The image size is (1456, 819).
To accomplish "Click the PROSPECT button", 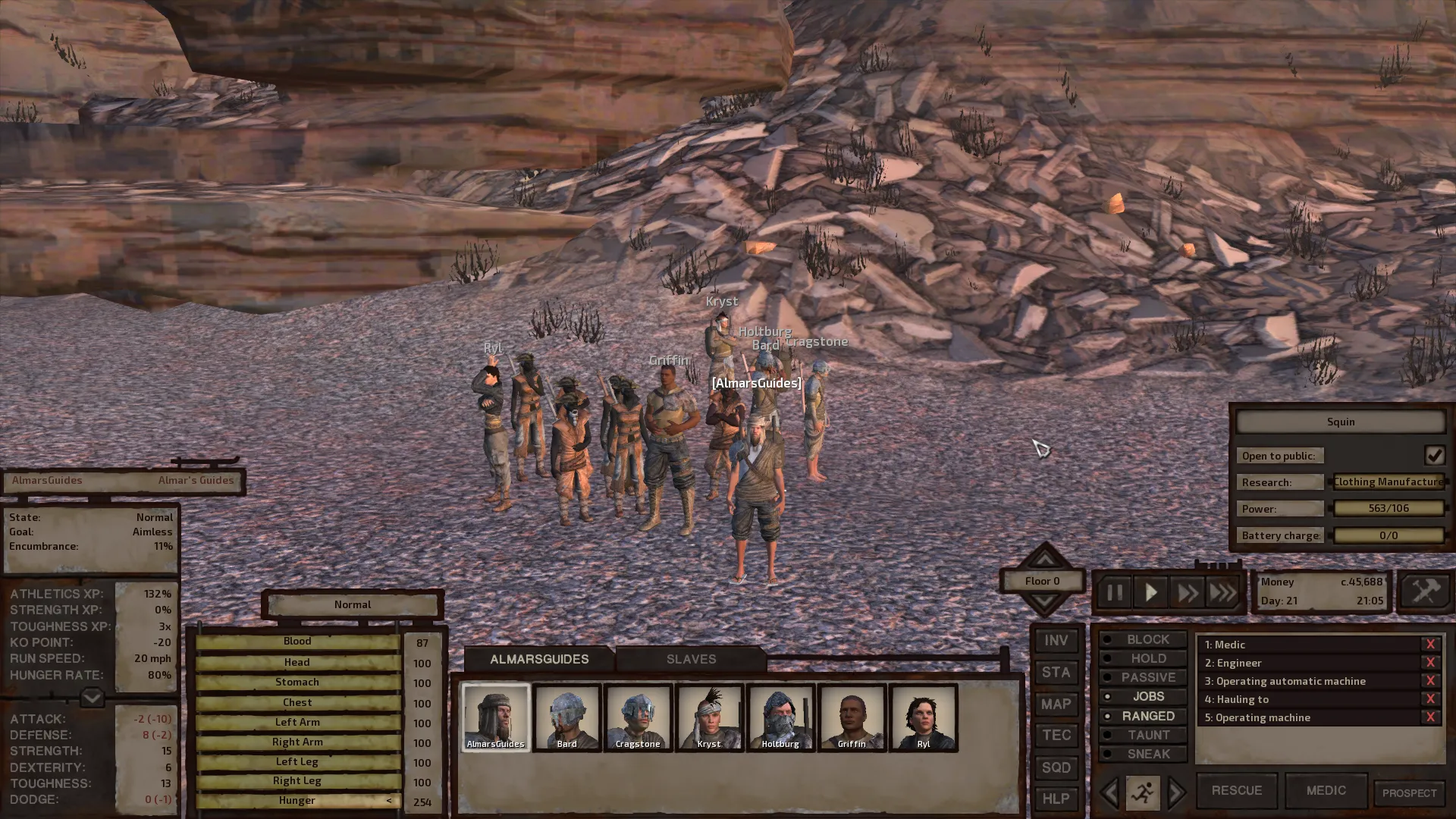I will pos(1409,793).
